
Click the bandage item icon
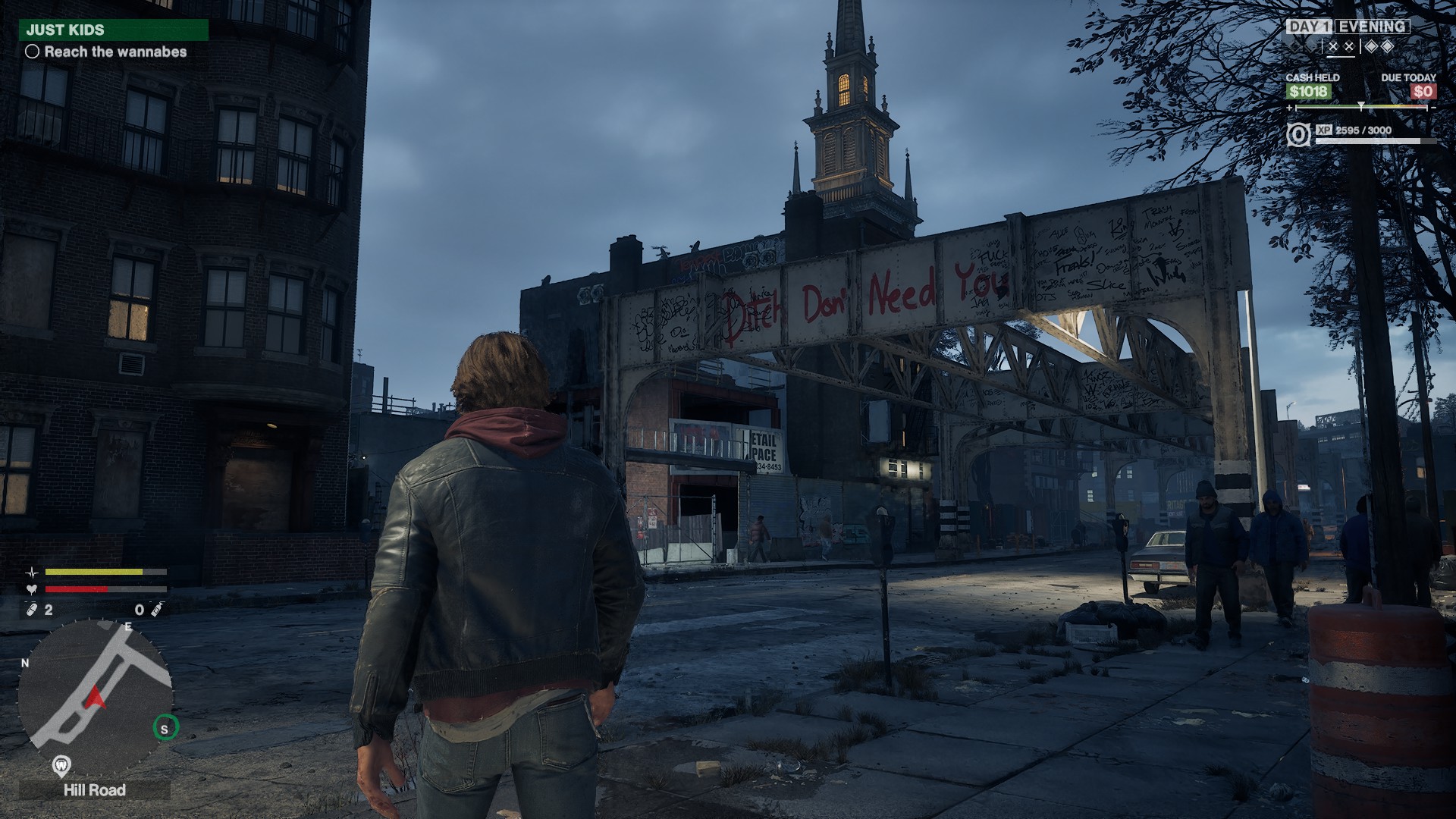33,610
